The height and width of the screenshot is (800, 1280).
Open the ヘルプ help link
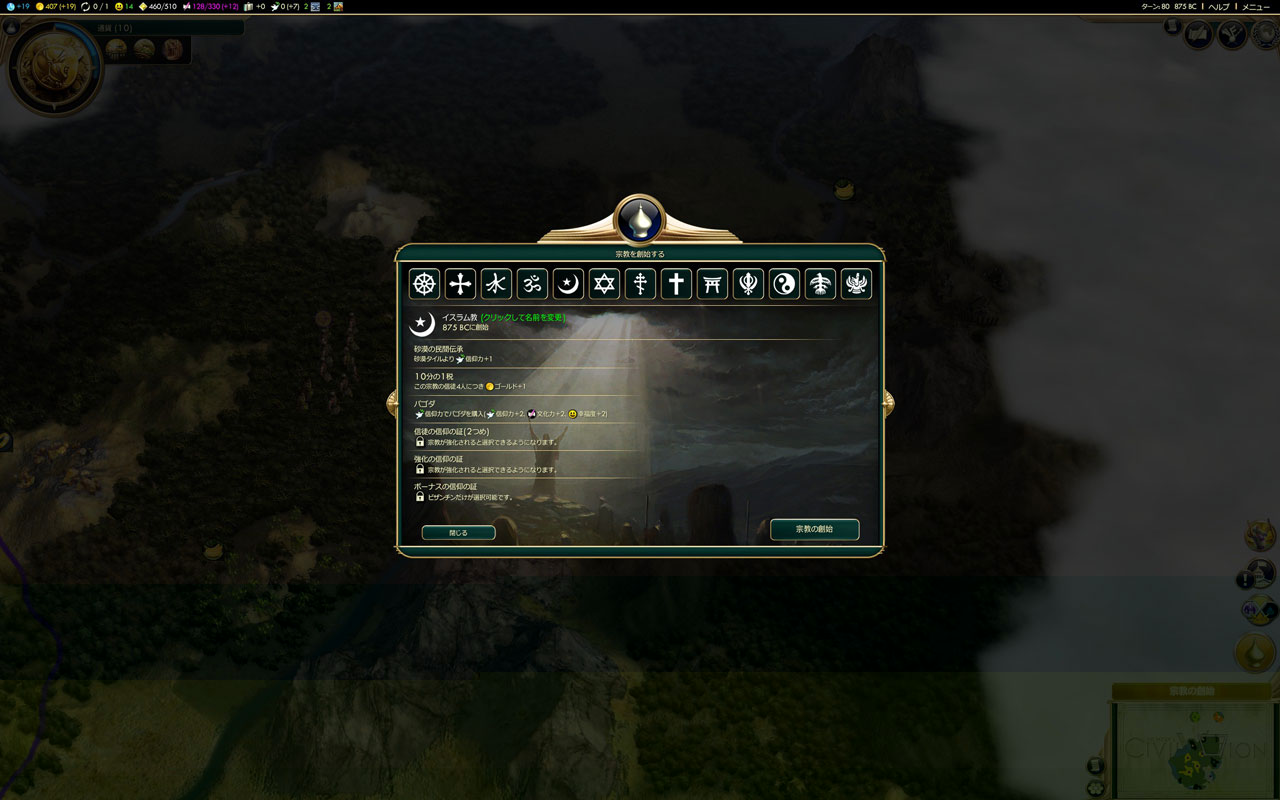[x=1219, y=6]
